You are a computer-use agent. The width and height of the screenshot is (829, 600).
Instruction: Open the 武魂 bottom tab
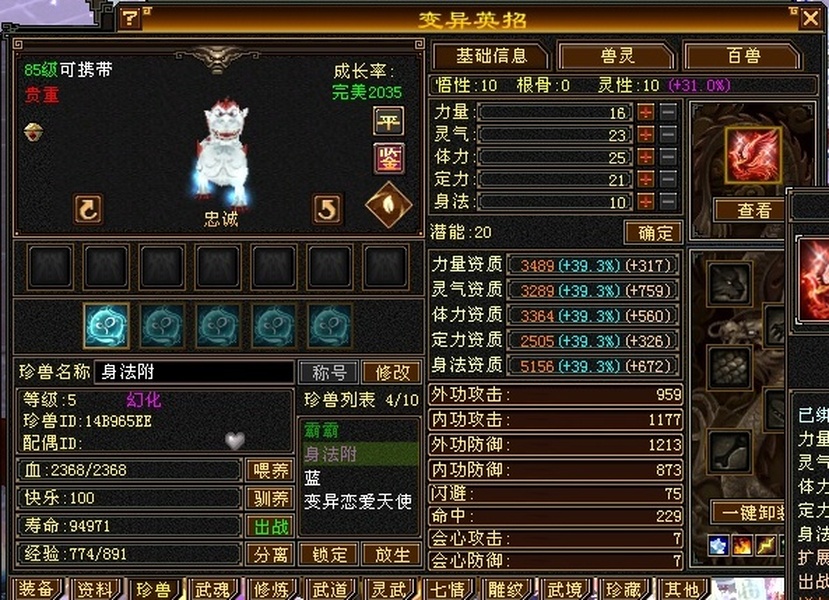coord(213,588)
